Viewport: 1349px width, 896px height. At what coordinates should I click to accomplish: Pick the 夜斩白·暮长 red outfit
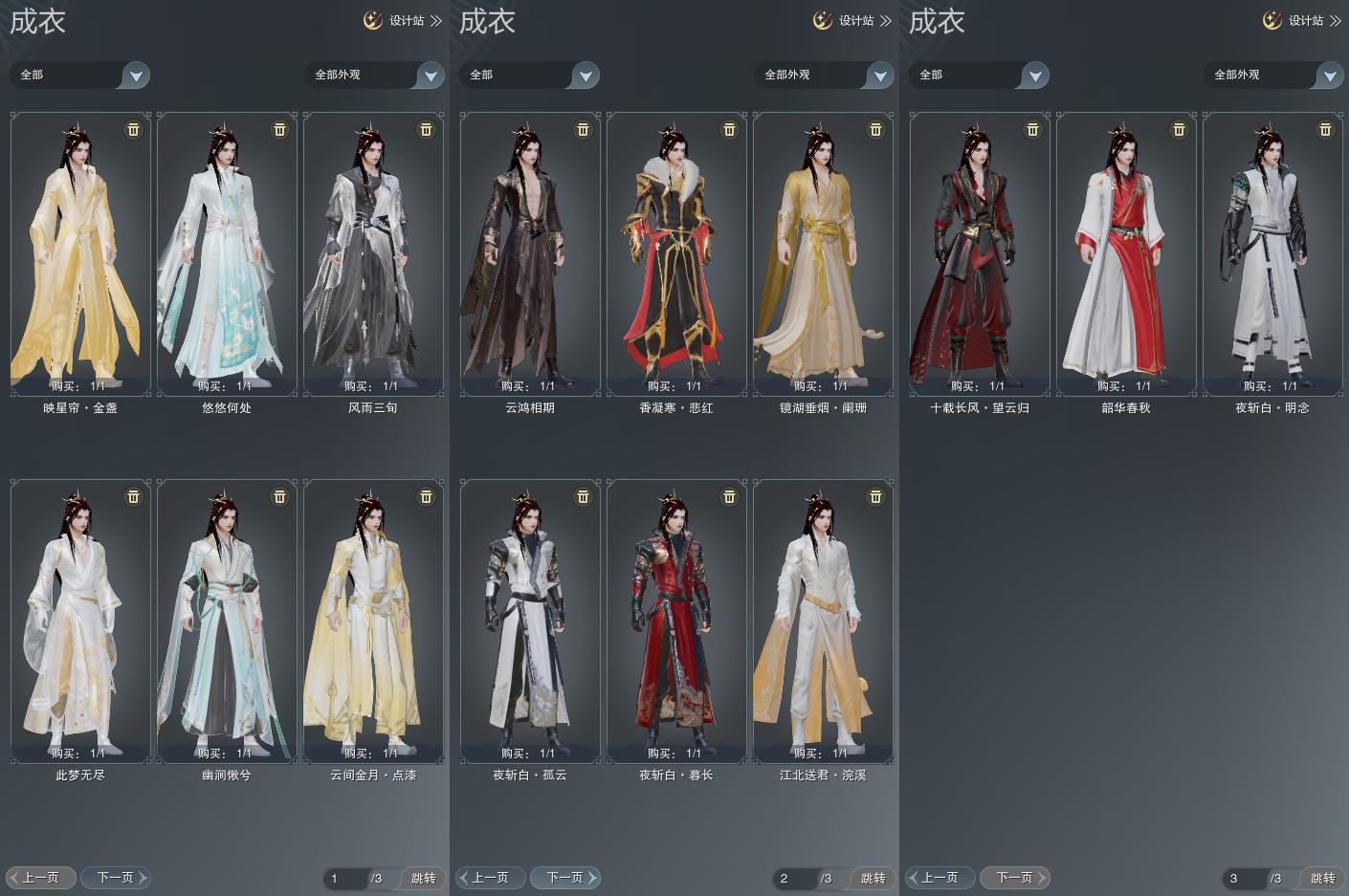[x=676, y=621]
